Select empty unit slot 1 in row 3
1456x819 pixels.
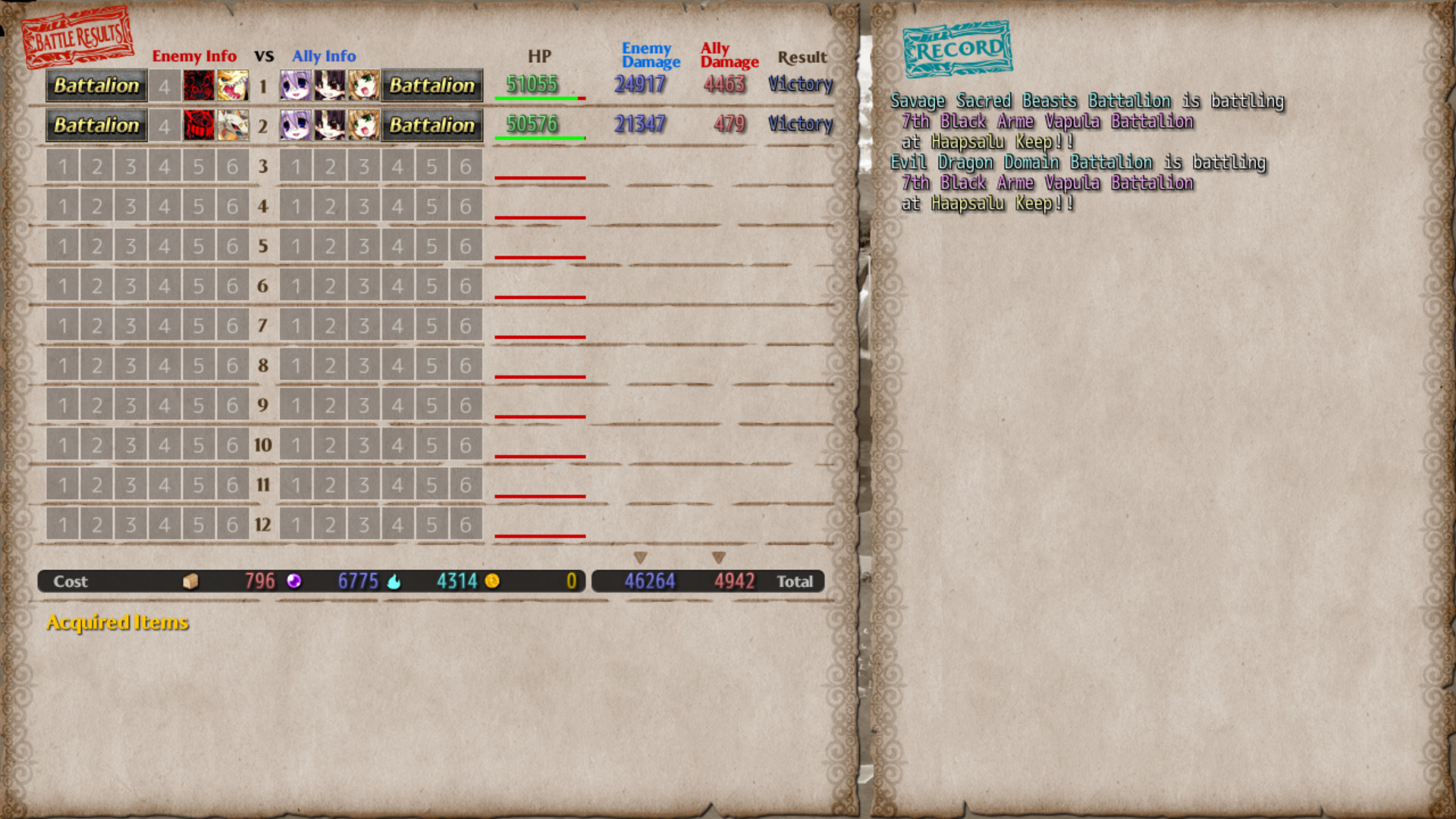point(64,165)
